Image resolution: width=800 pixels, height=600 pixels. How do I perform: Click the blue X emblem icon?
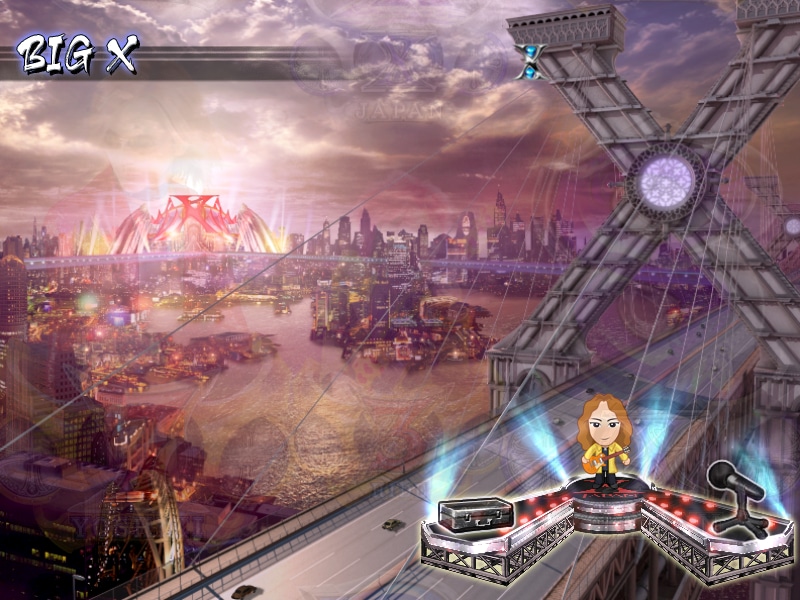[530, 61]
